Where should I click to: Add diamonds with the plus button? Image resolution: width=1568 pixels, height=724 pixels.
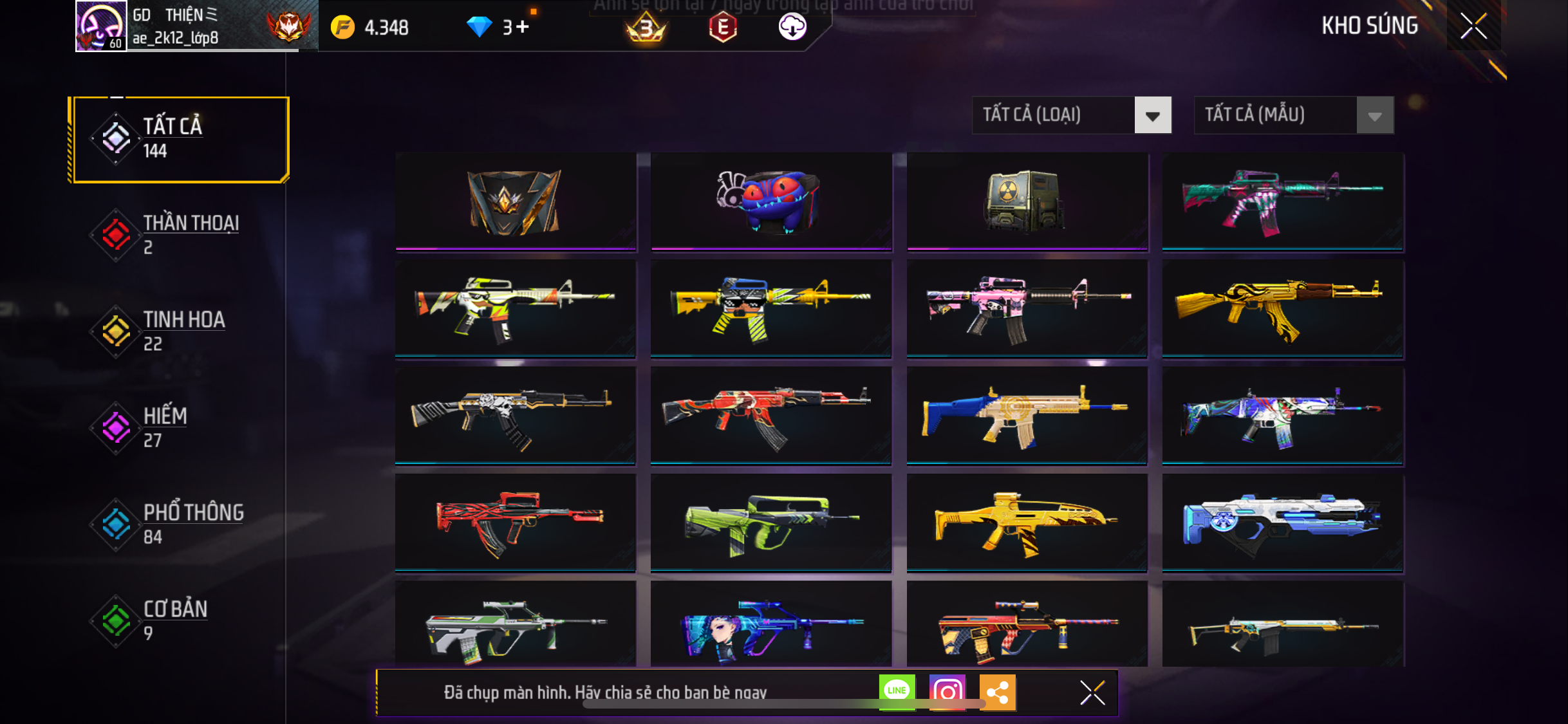(x=523, y=27)
